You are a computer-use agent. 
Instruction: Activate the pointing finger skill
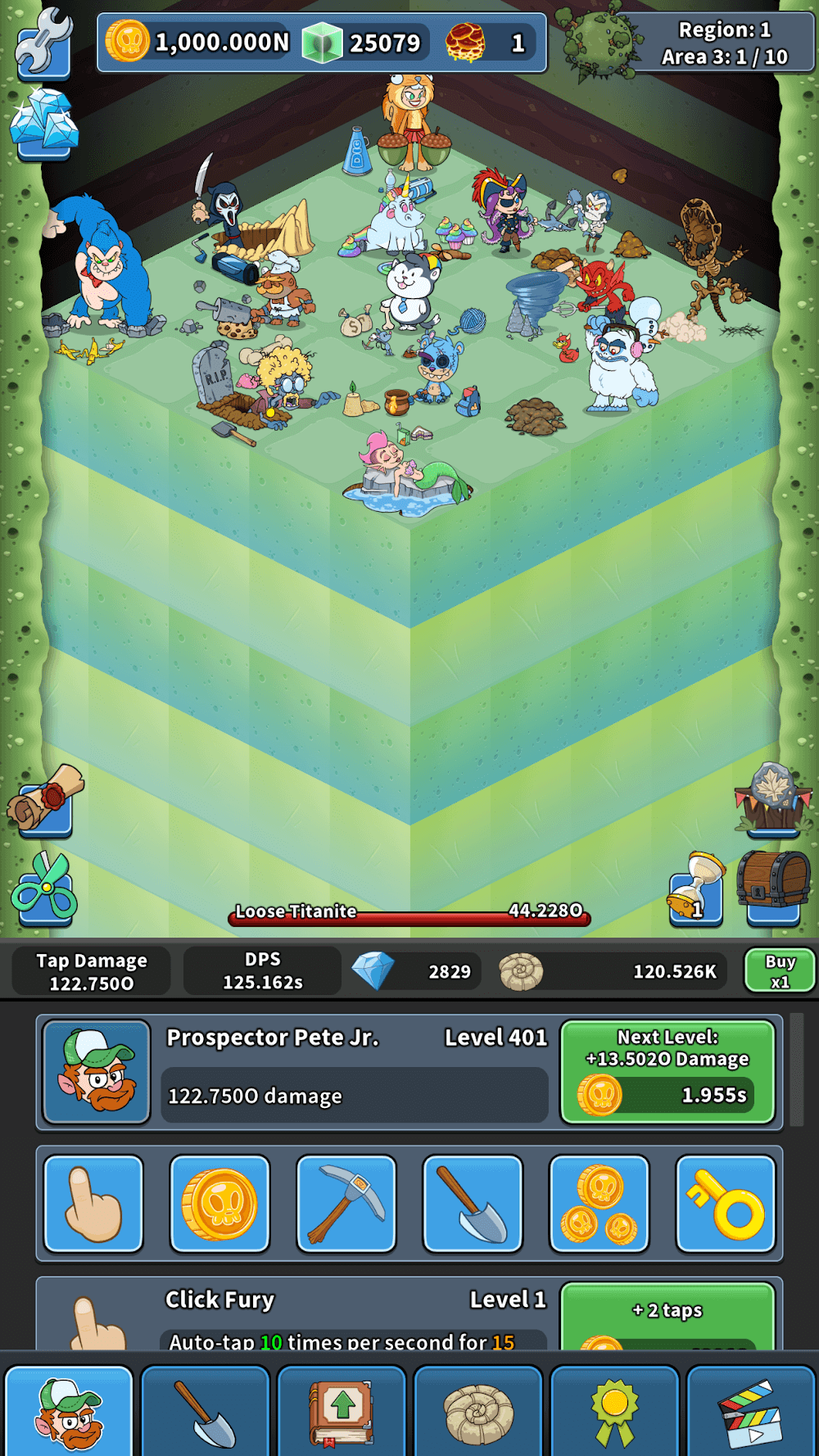coord(93,1204)
